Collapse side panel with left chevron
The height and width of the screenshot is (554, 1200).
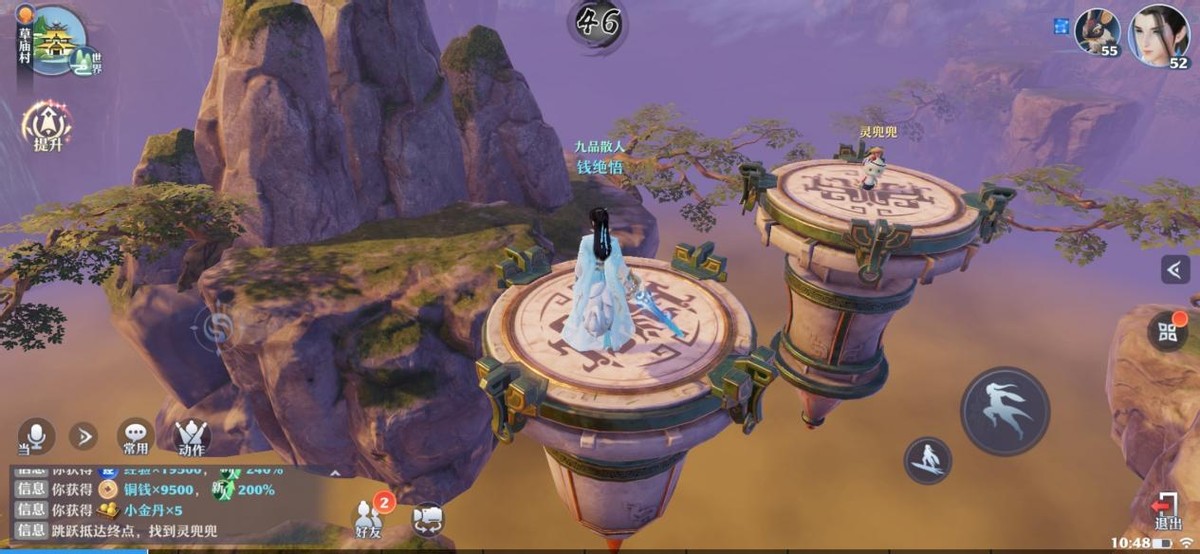(1175, 268)
